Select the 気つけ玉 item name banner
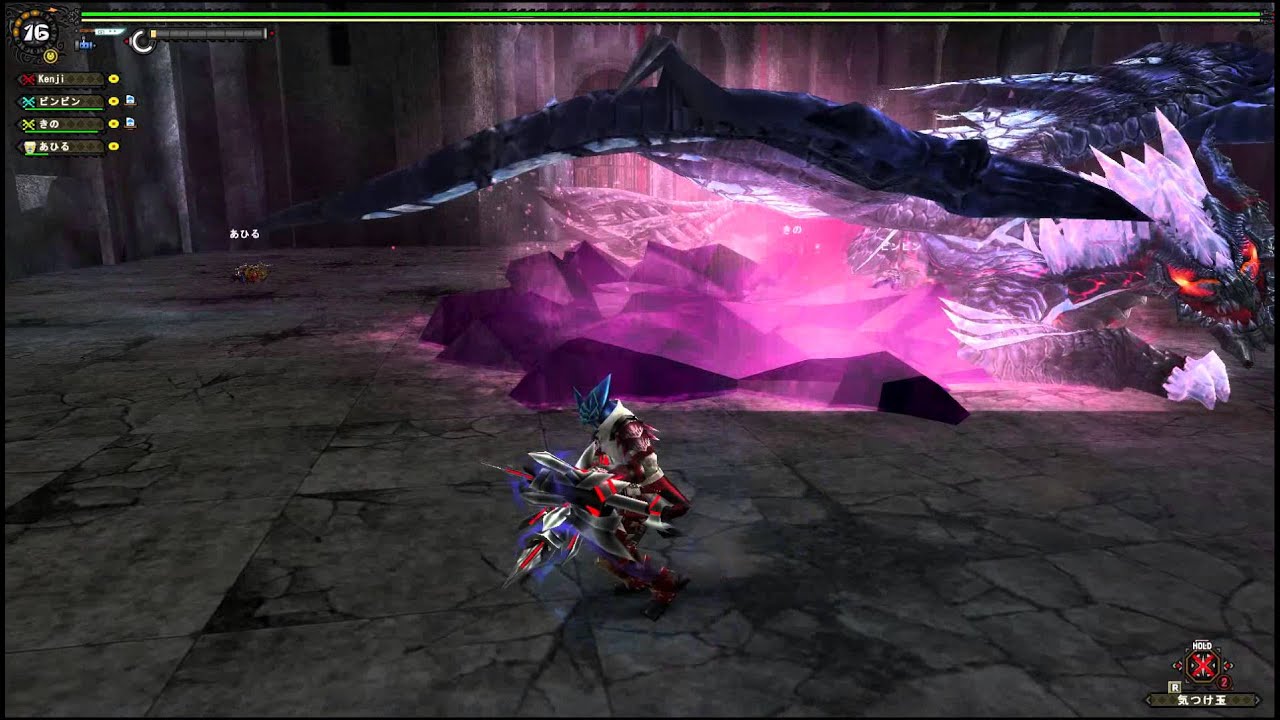This screenshot has height=720, width=1280. [1203, 700]
